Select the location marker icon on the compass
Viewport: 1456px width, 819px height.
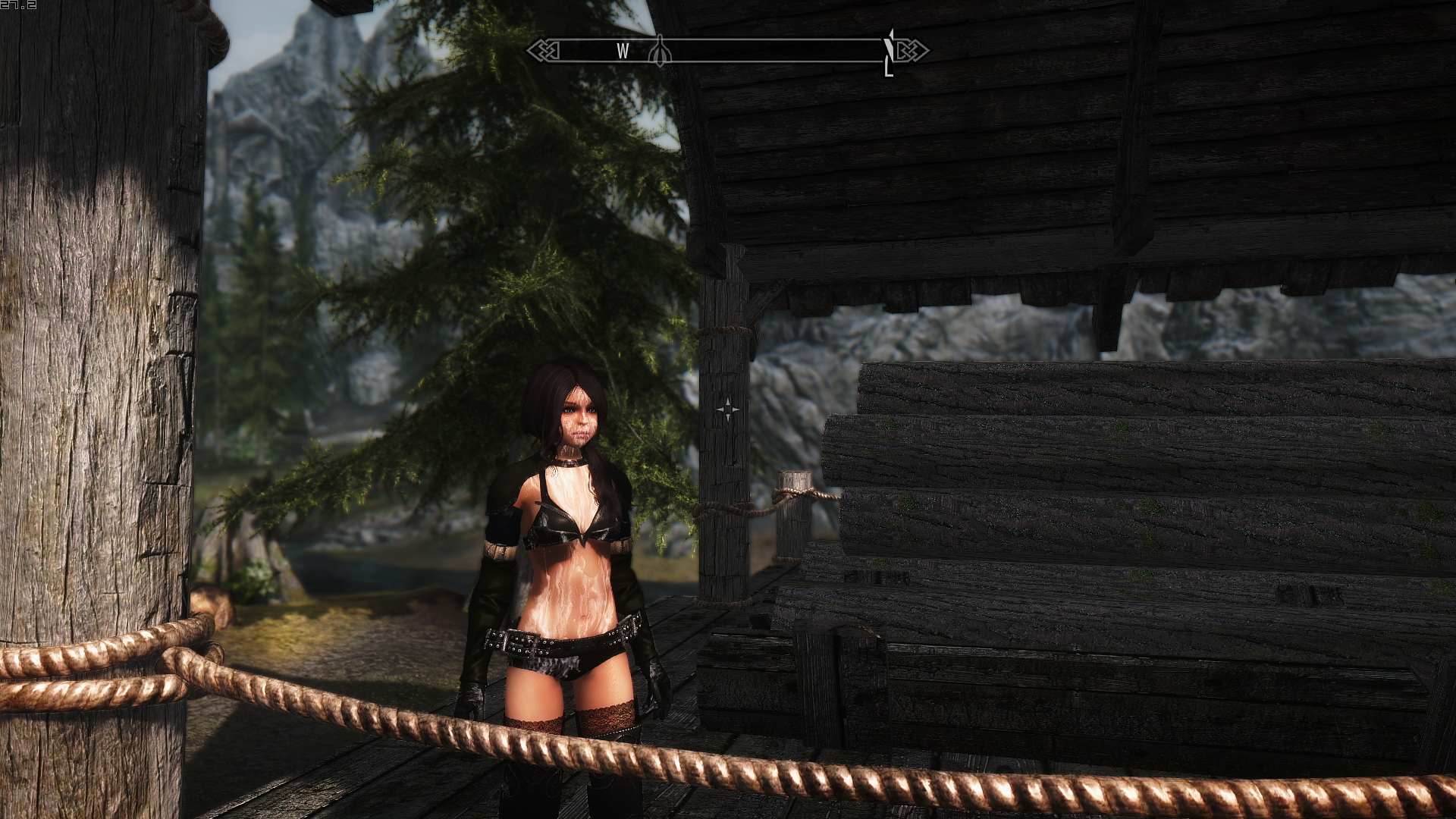tap(660, 51)
